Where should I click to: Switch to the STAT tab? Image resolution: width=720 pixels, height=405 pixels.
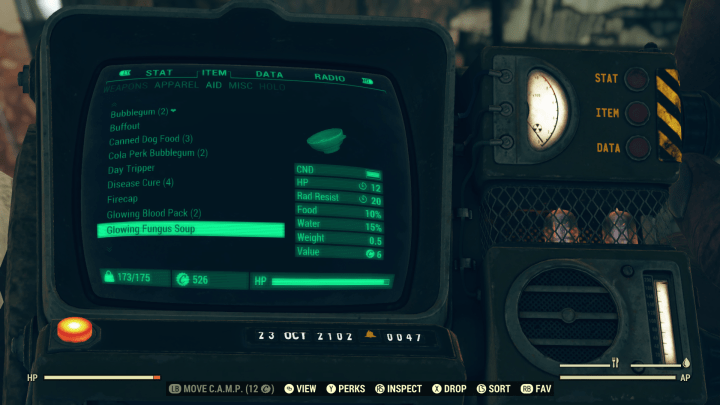point(158,73)
